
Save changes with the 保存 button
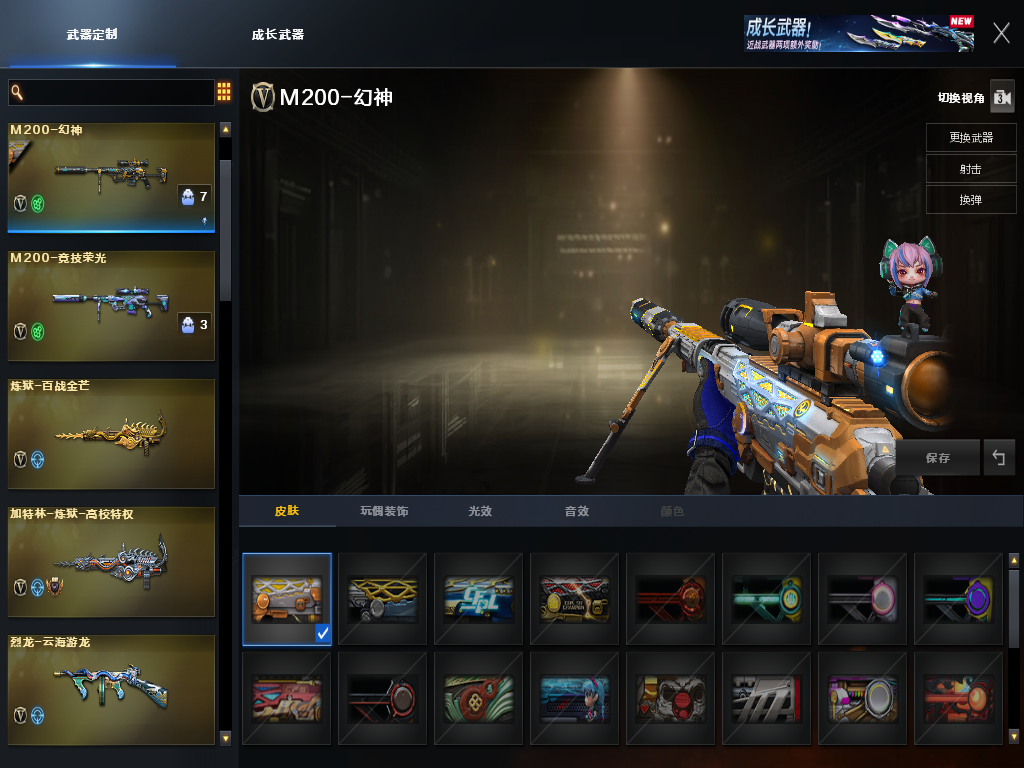[x=938, y=457]
